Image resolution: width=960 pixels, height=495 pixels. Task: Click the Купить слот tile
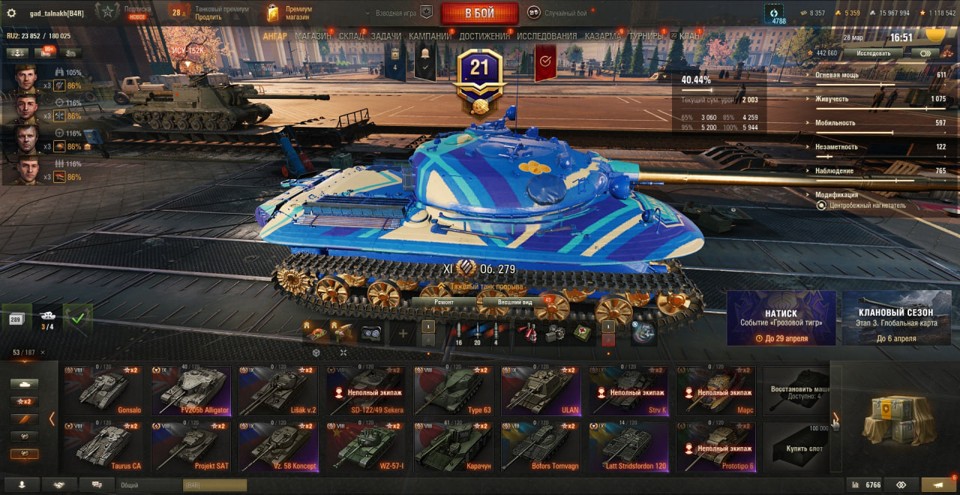pyautogui.click(x=796, y=443)
